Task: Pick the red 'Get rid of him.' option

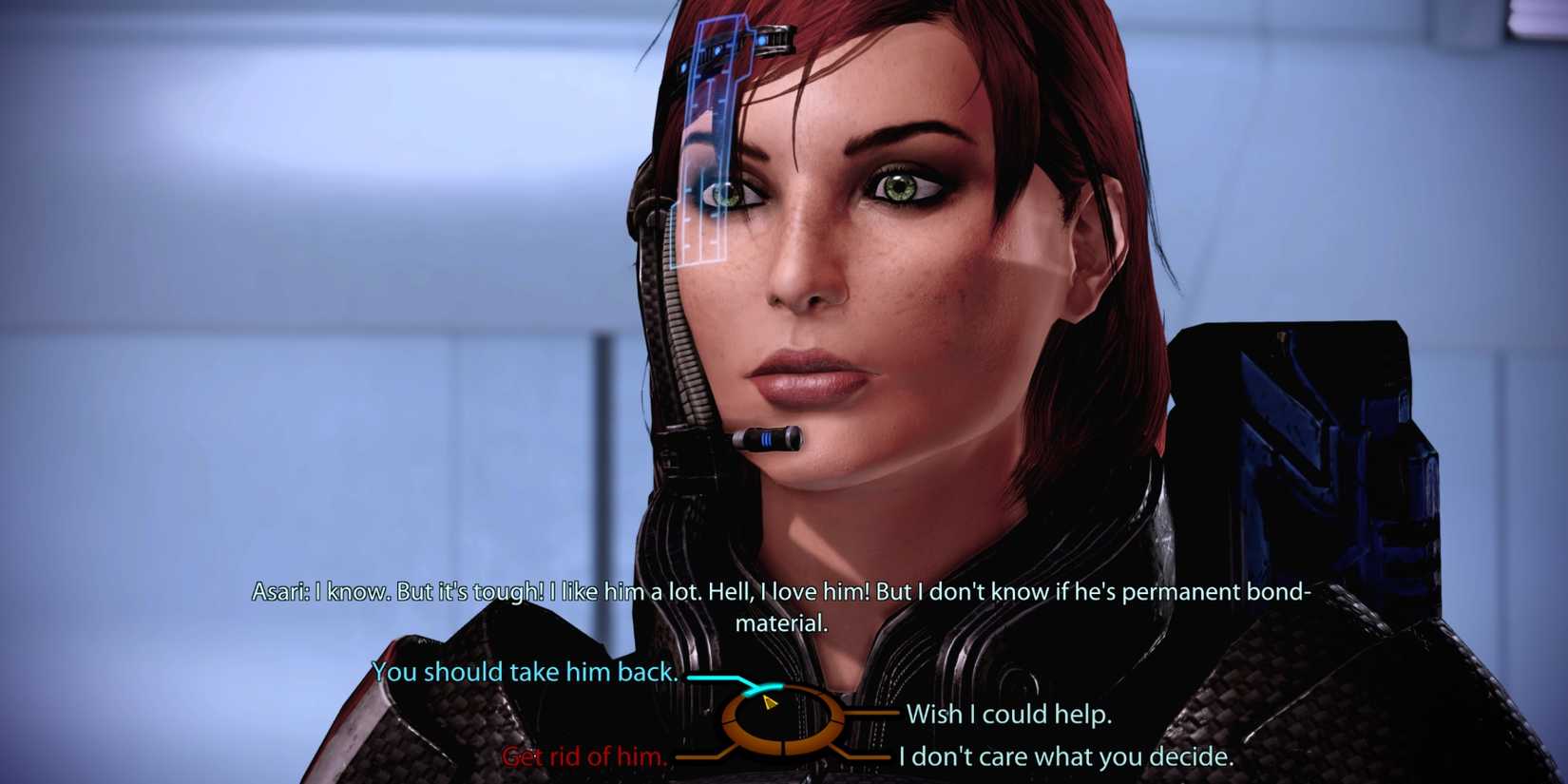Action: click(584, 757)
